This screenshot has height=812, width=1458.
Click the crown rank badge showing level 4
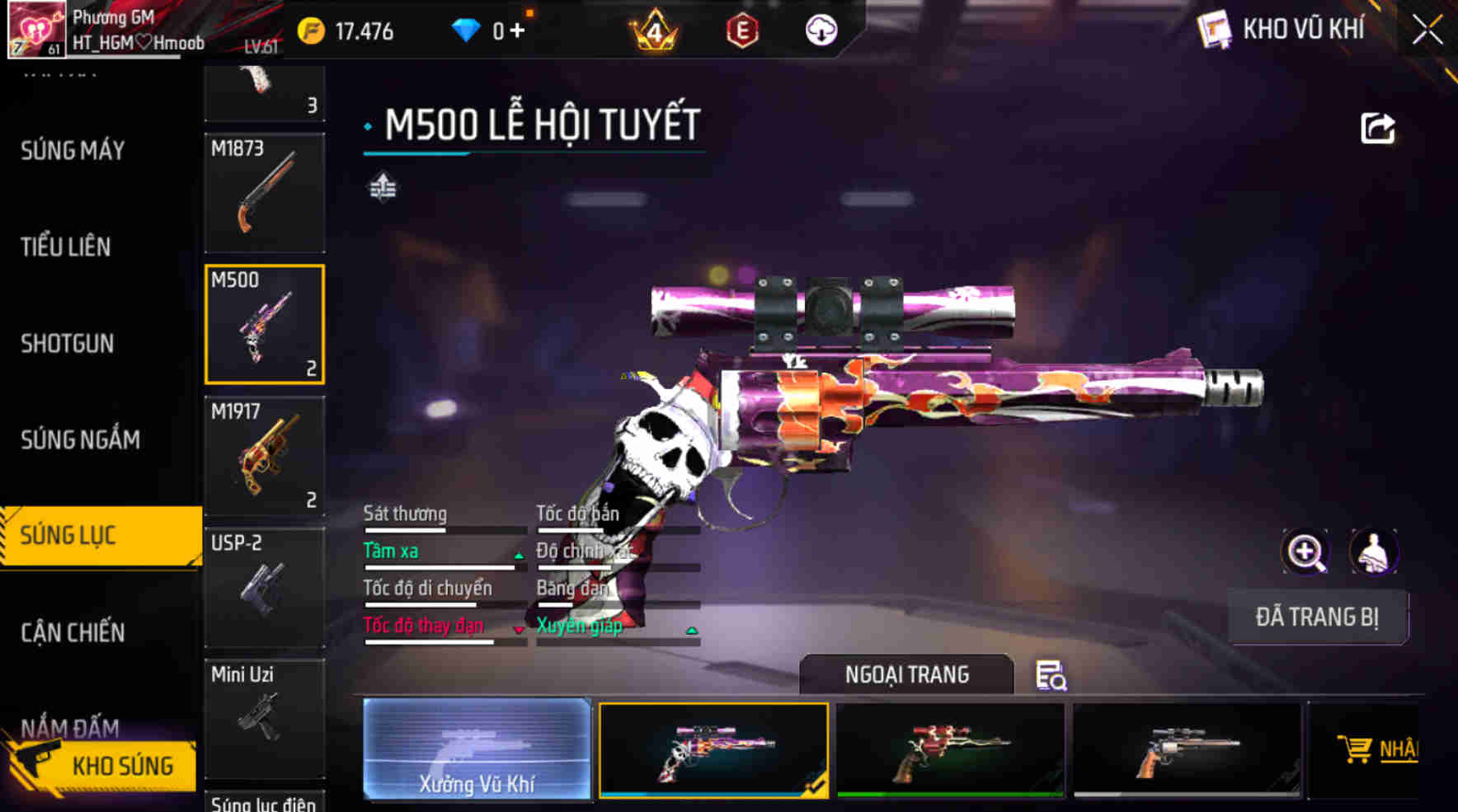[x=651, y=31]
